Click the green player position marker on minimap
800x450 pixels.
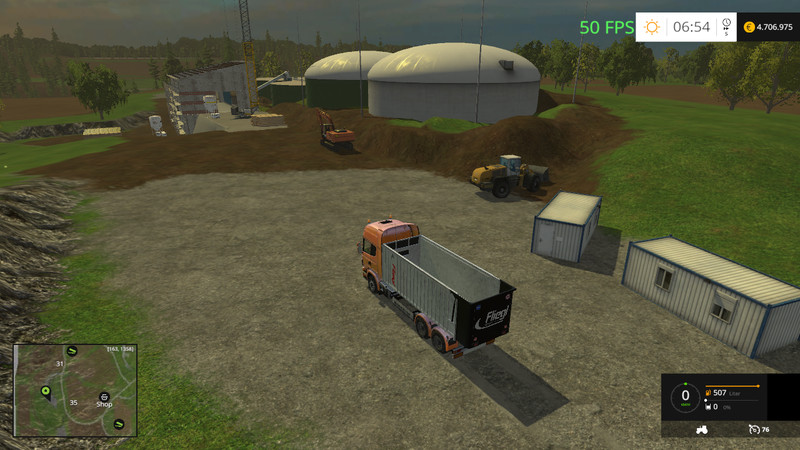pyautogui.click(x=45, y=389)
